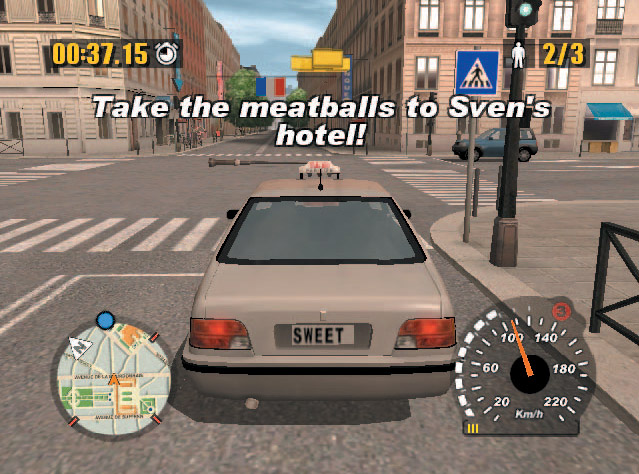The image size is (639, 474).
Task: Click the stopwatch icon beside the timer
Action: tap(167, 54)
